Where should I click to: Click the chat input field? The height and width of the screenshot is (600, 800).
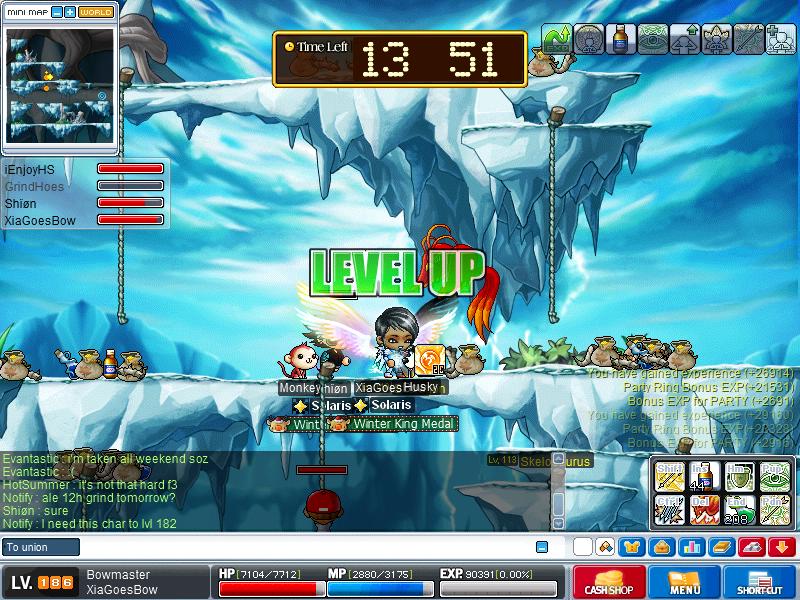pyautogui.click(x=300, y=547)
